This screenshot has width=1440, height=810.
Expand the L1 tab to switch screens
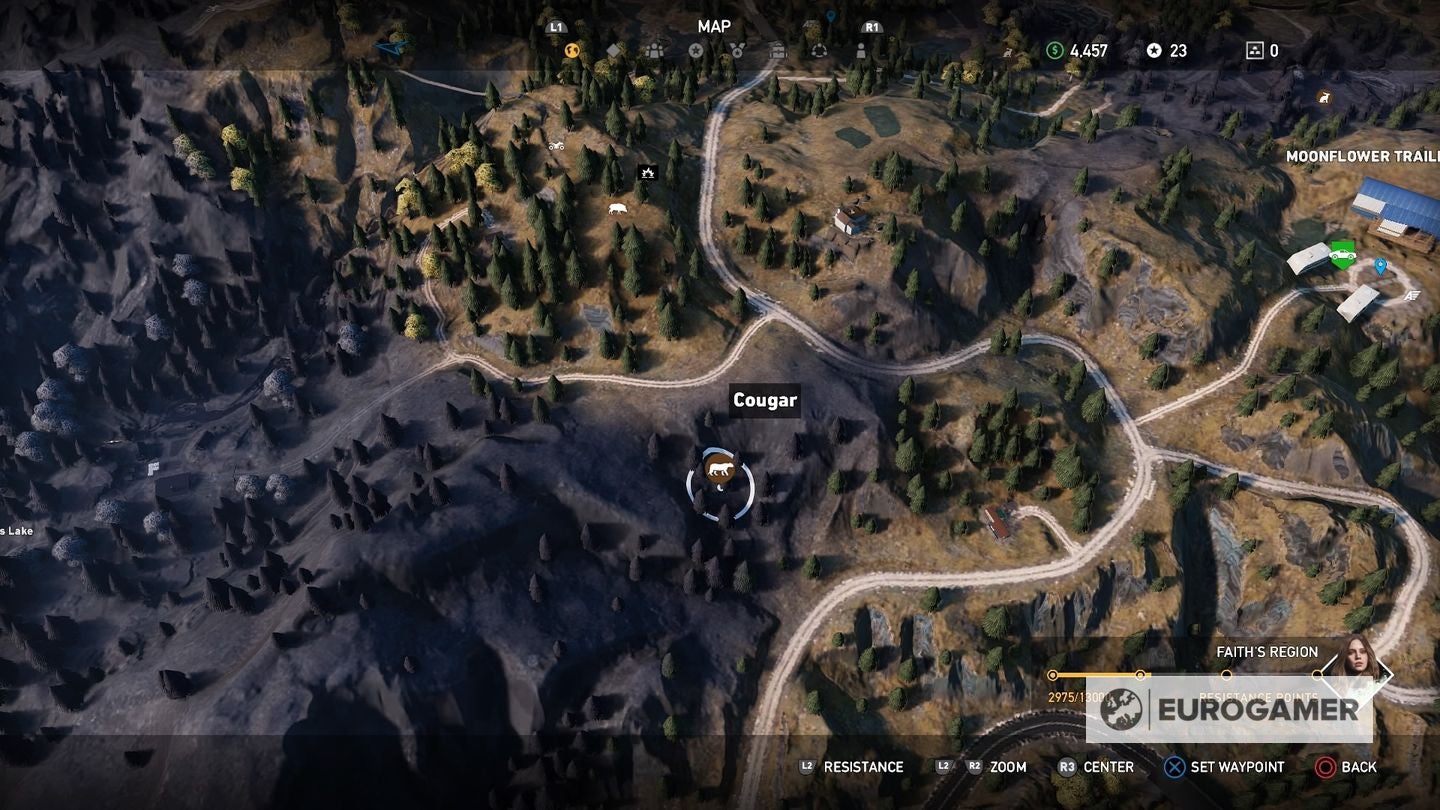click(556, 28)
